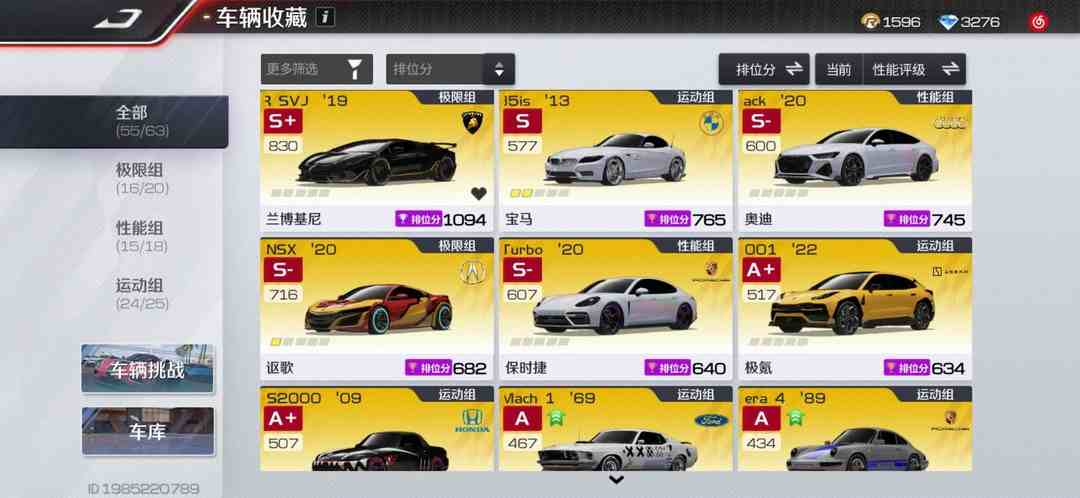The height and width of the screenshot is (498, 1080).
Task: Open 车辆挑战 vehicle challenge
Action: click(x=148, y=369)
